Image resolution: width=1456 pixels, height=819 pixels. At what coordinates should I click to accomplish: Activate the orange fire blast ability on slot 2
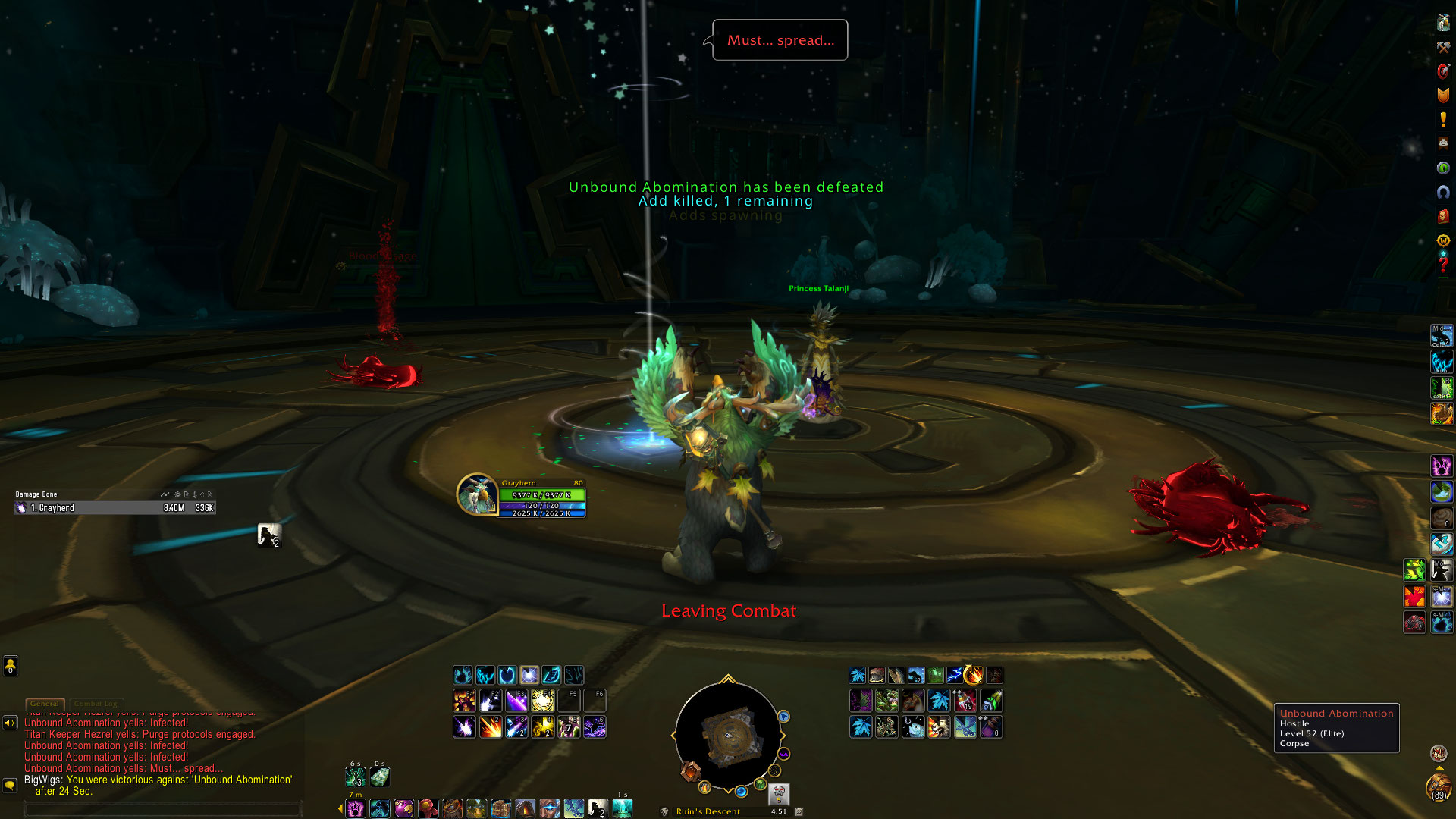[x=490, y=727]
